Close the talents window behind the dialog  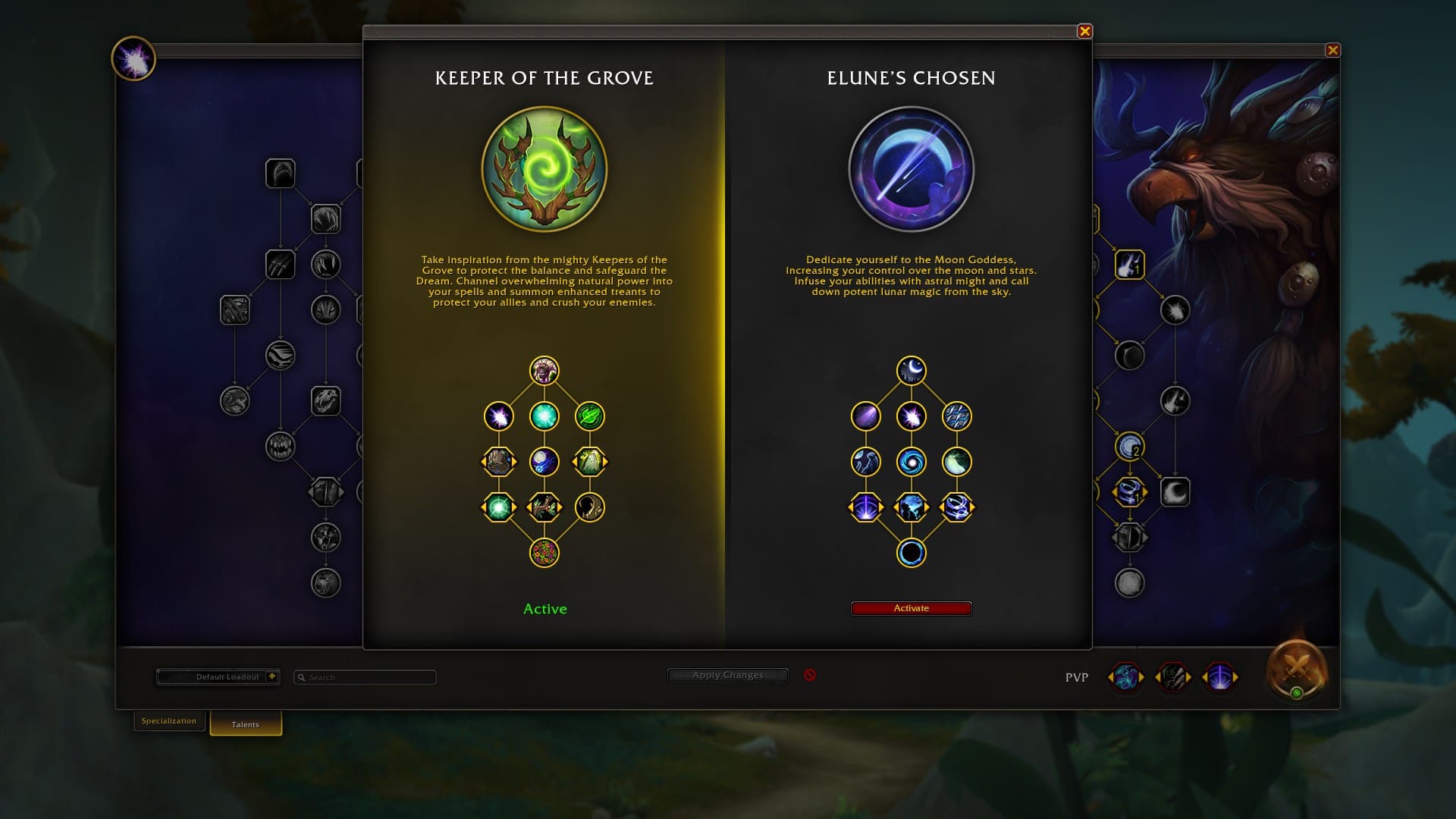(1332, 50)
